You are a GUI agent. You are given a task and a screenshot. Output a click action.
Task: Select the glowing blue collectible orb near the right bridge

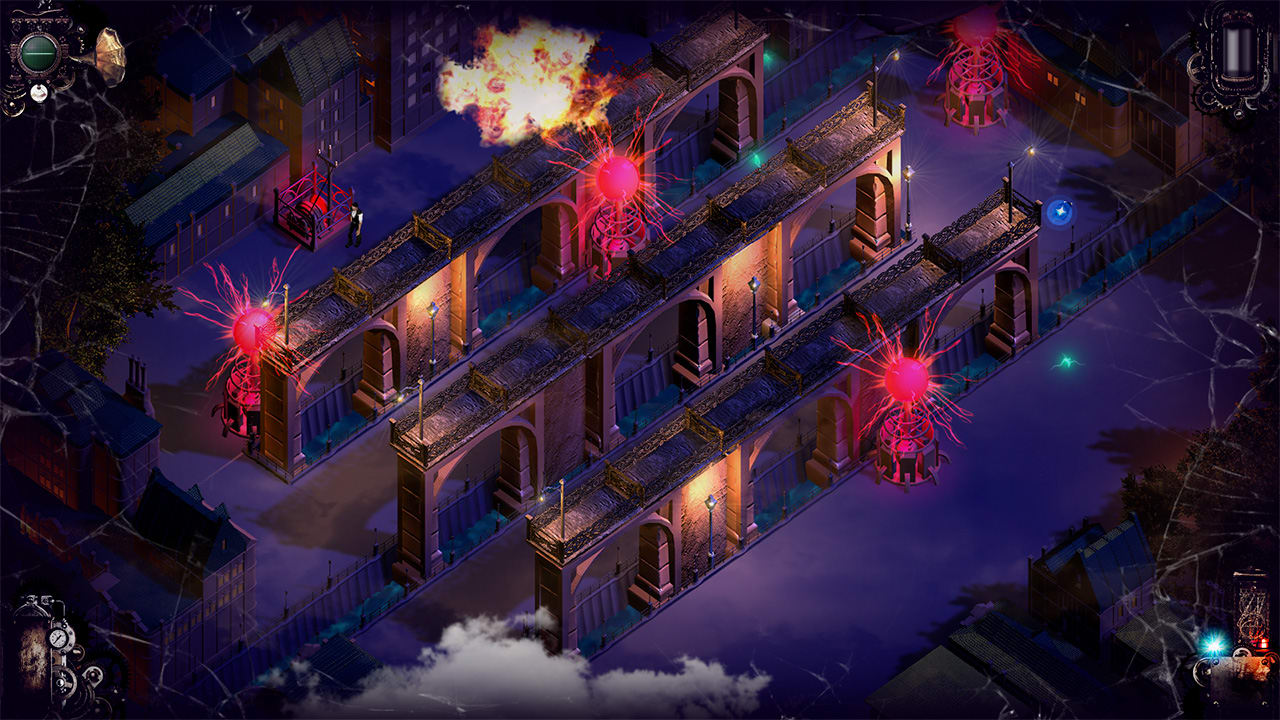click(x=1062, y=212)
